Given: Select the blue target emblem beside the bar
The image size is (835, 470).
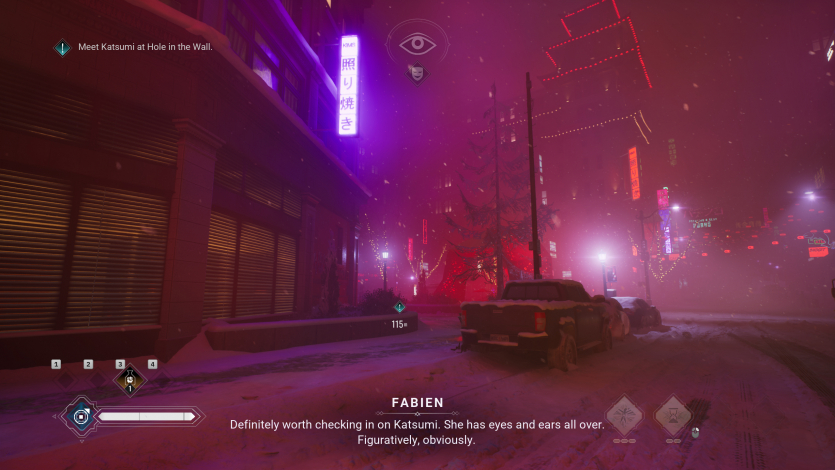Looking at the screenshot, I should pyautogui.click(x=81, y=415).
